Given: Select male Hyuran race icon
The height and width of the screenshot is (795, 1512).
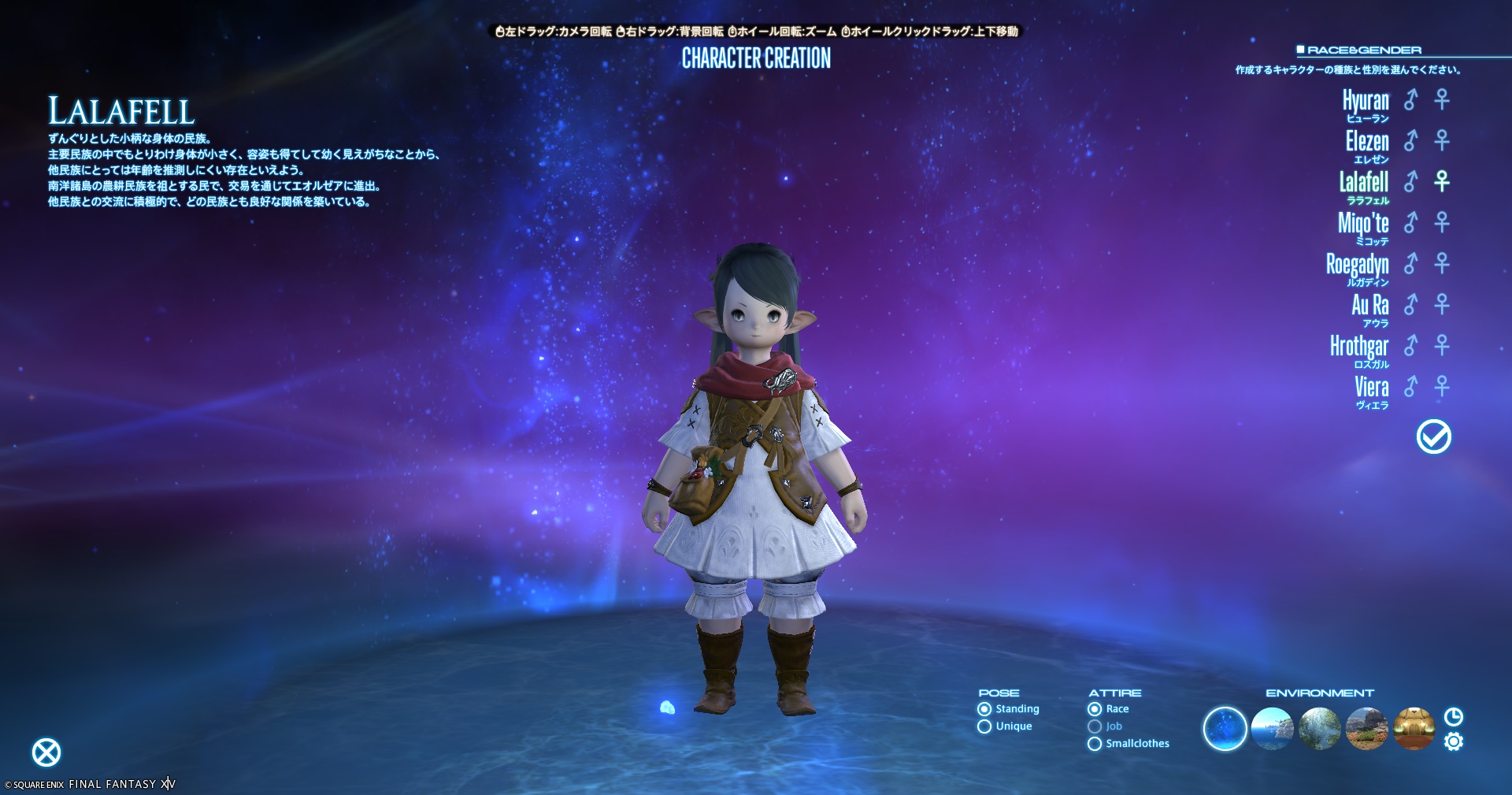Looking at the screenshot, I should click(1410, 100).
